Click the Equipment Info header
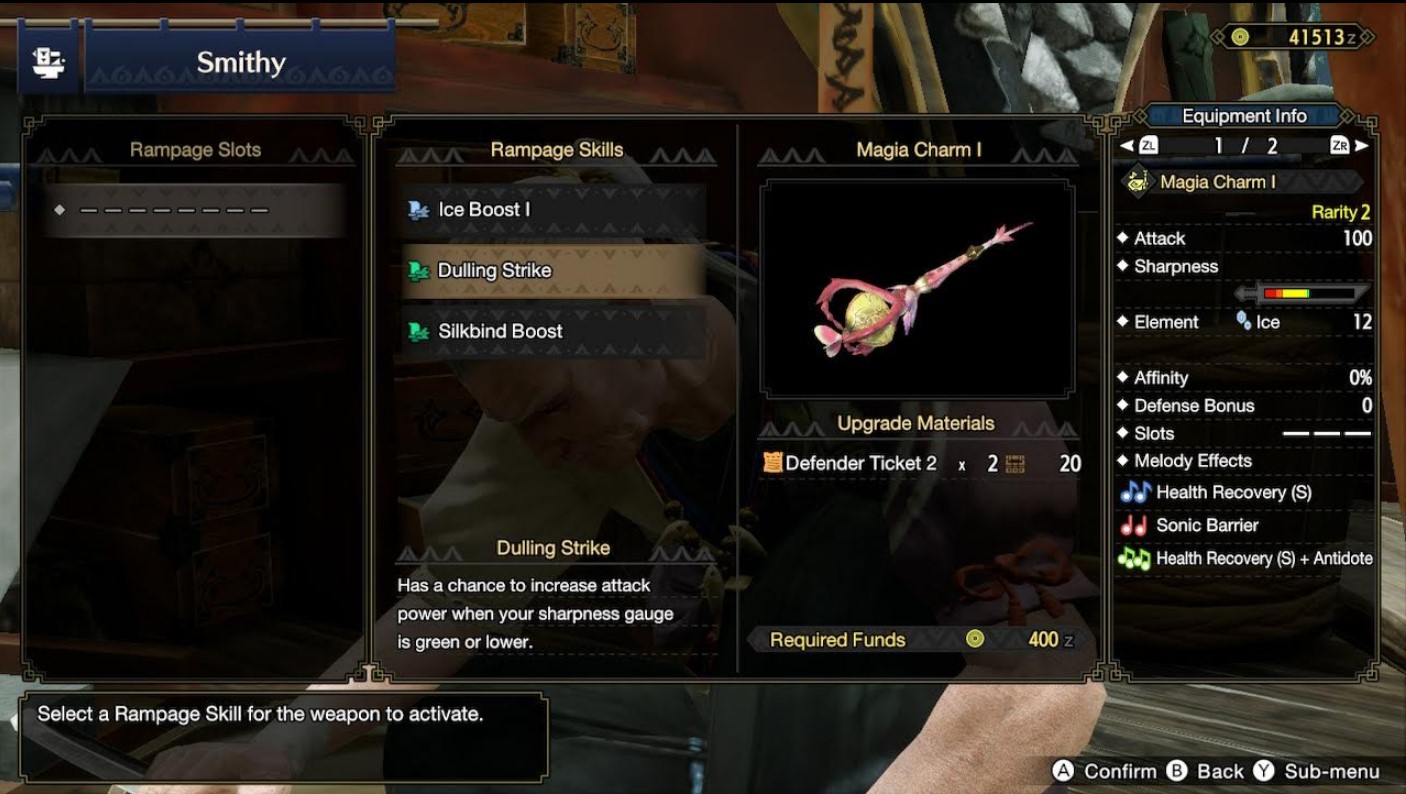1406x794 pixels. point(1244,115)
